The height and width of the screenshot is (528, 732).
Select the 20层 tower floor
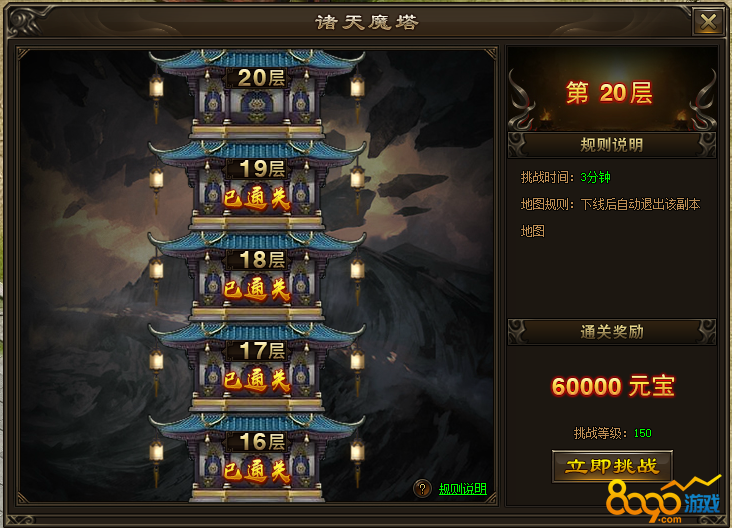tap(256, 94)
